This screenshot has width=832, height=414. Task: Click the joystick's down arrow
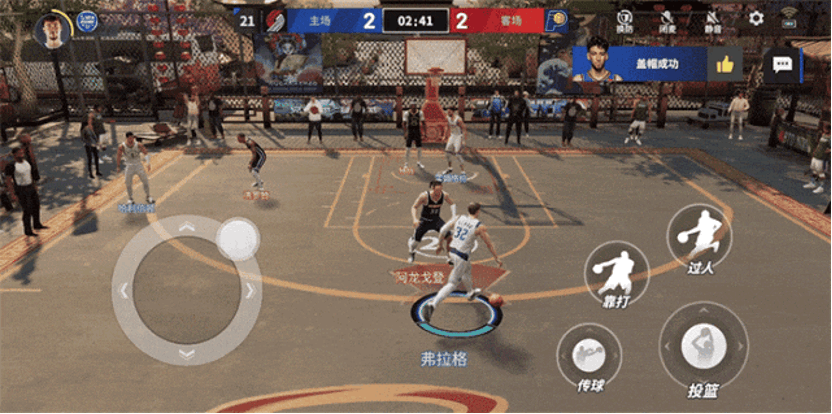pos(186,354)
